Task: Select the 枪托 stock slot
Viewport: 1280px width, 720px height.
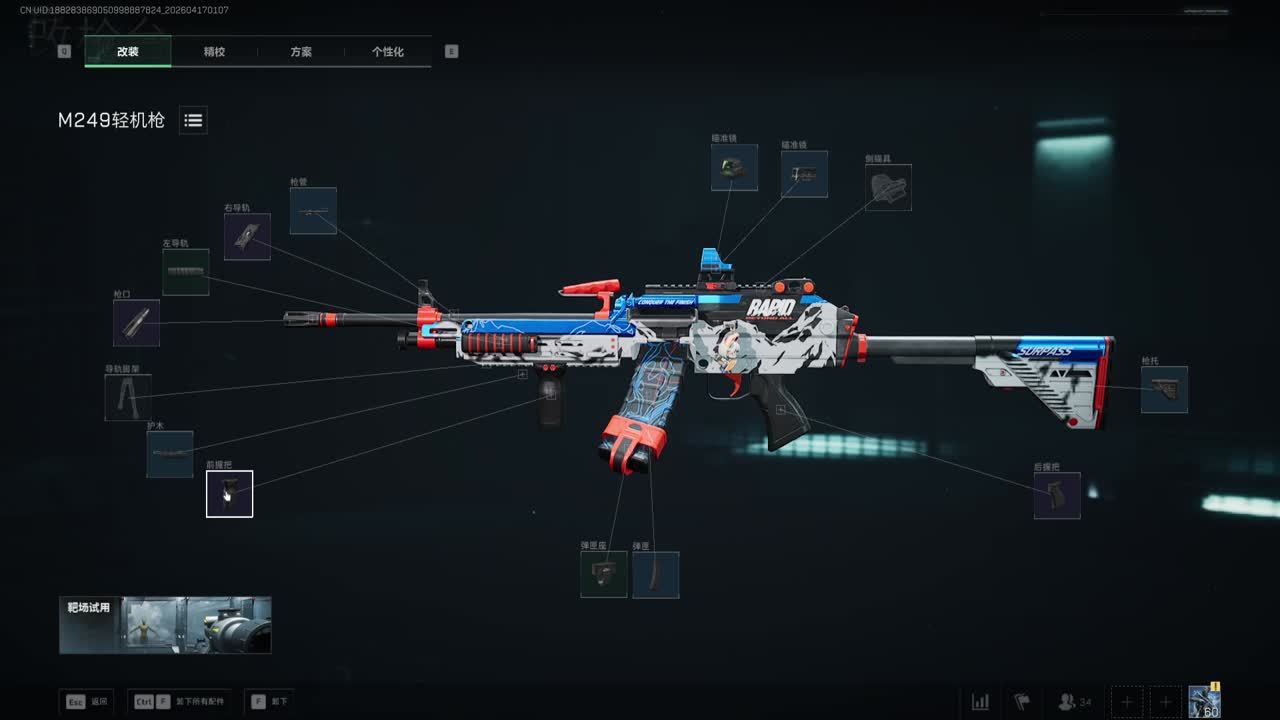Action: 1164,390
